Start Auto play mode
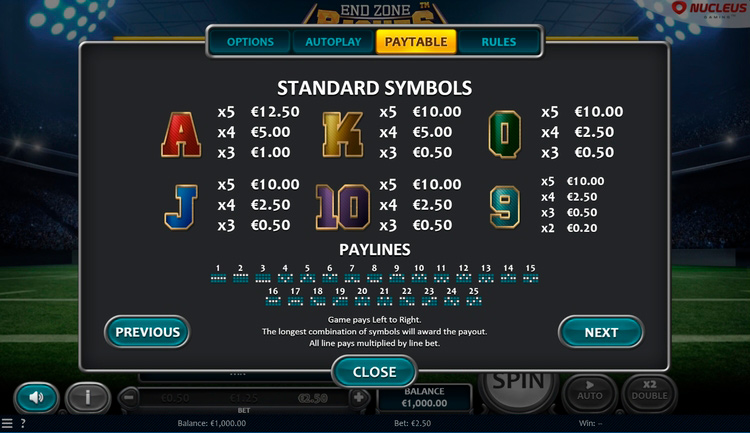Screen dimensions: 750x433 588,392
